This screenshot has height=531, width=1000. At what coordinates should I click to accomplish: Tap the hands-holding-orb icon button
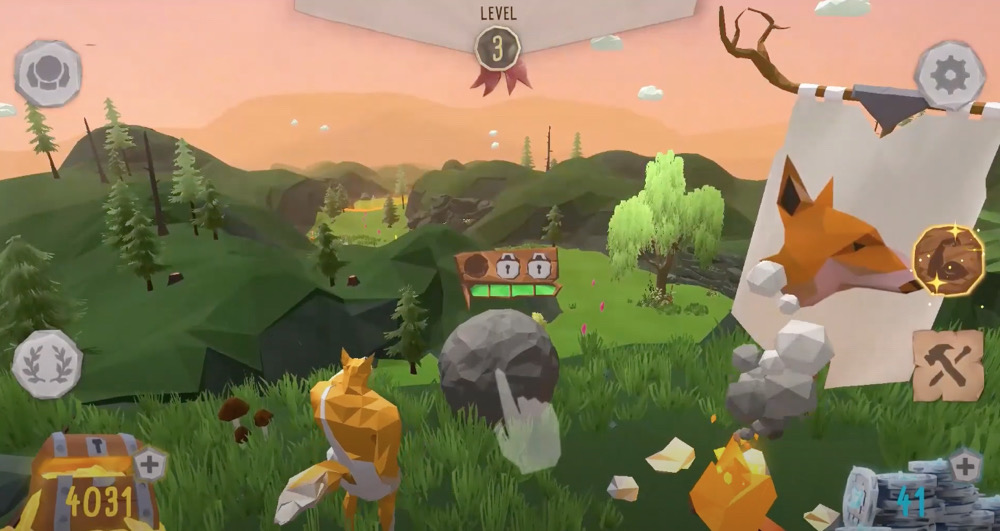click(x=47, y=73)
